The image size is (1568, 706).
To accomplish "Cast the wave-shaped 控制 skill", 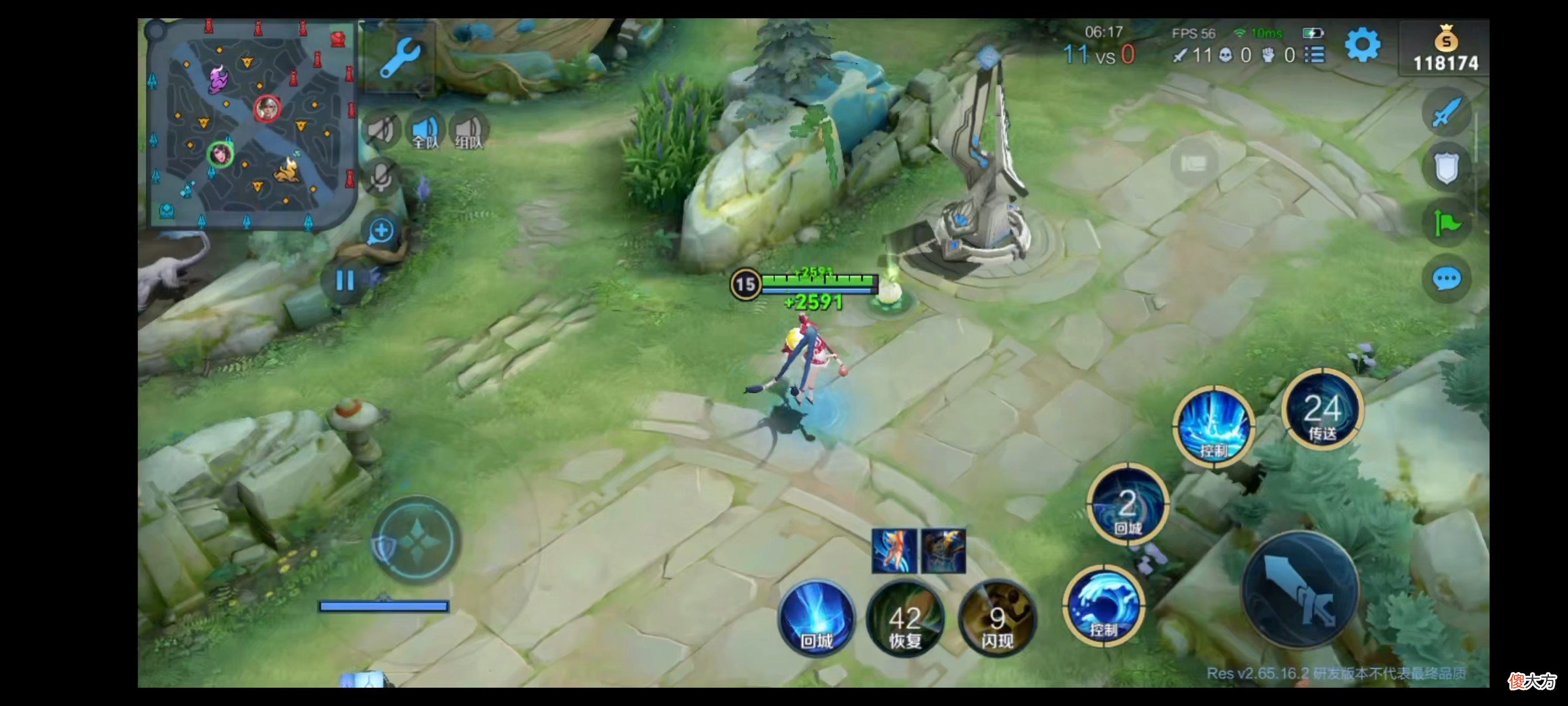I will [1103, 605].
